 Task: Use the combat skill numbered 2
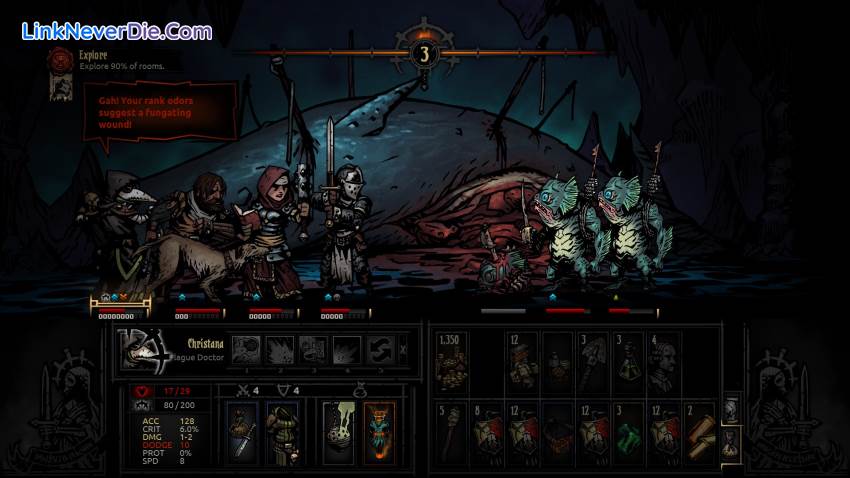pos(281,349)
